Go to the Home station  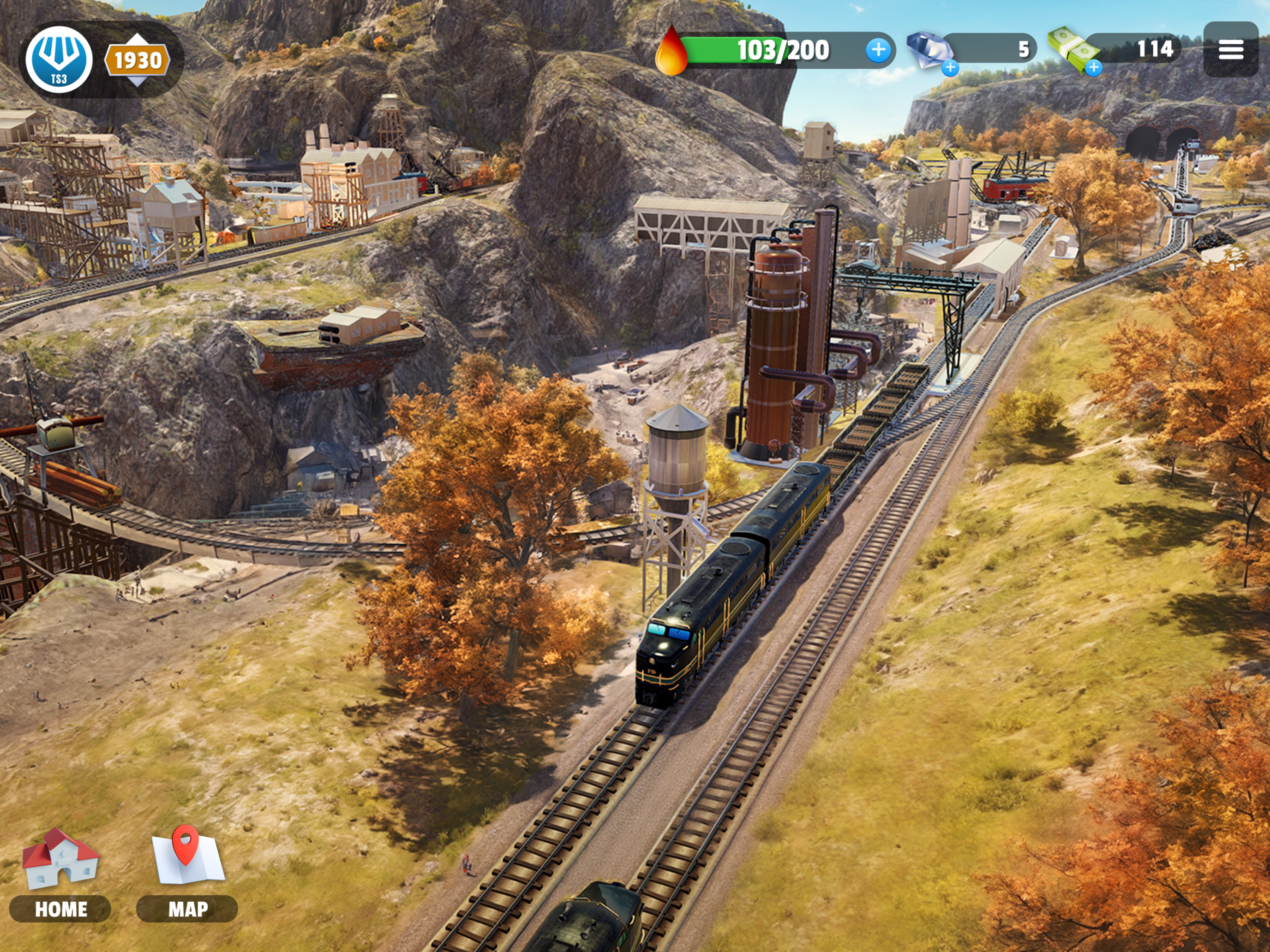click(60, 875)
